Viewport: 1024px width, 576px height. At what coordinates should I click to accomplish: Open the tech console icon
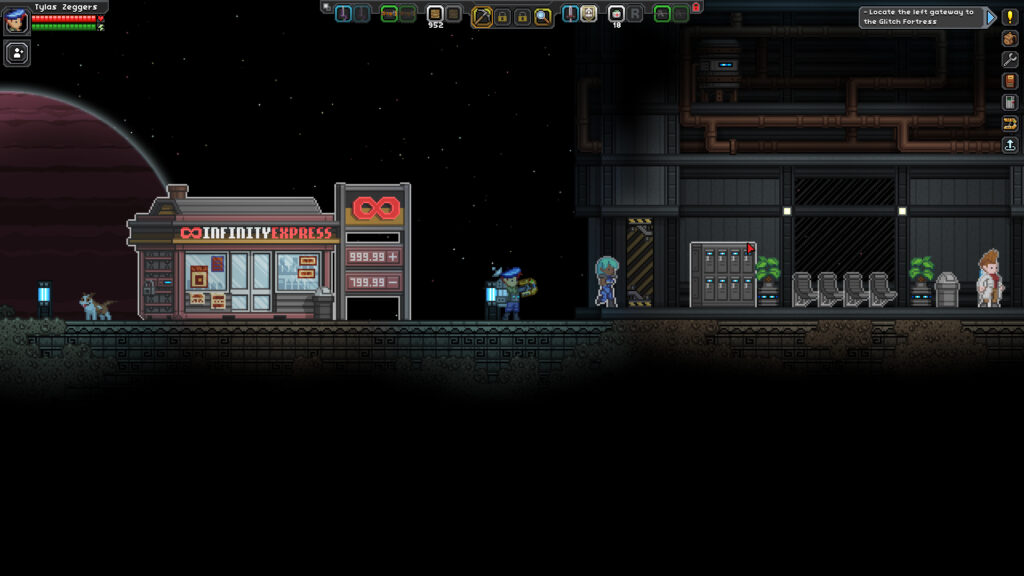1010,102
